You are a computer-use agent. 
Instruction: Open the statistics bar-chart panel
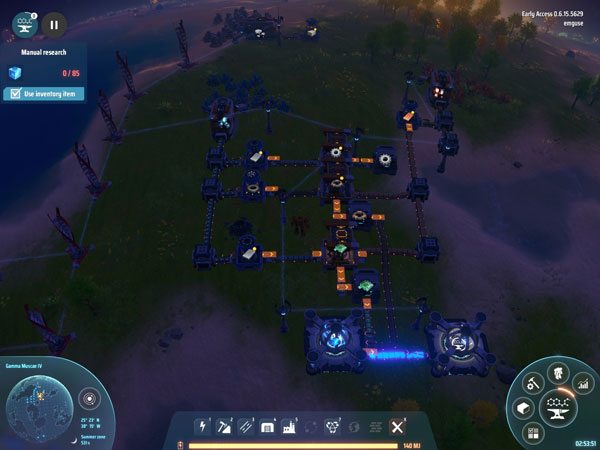click(x=583, y=385)
